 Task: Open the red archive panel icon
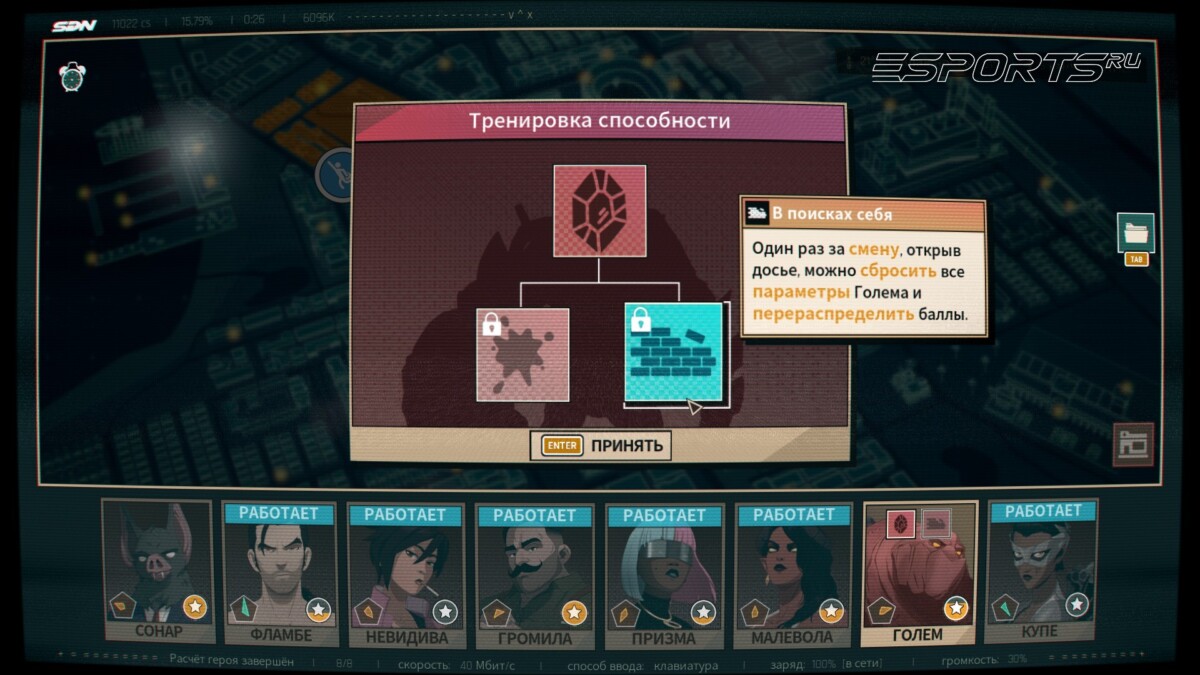(x=1133, y=445)
